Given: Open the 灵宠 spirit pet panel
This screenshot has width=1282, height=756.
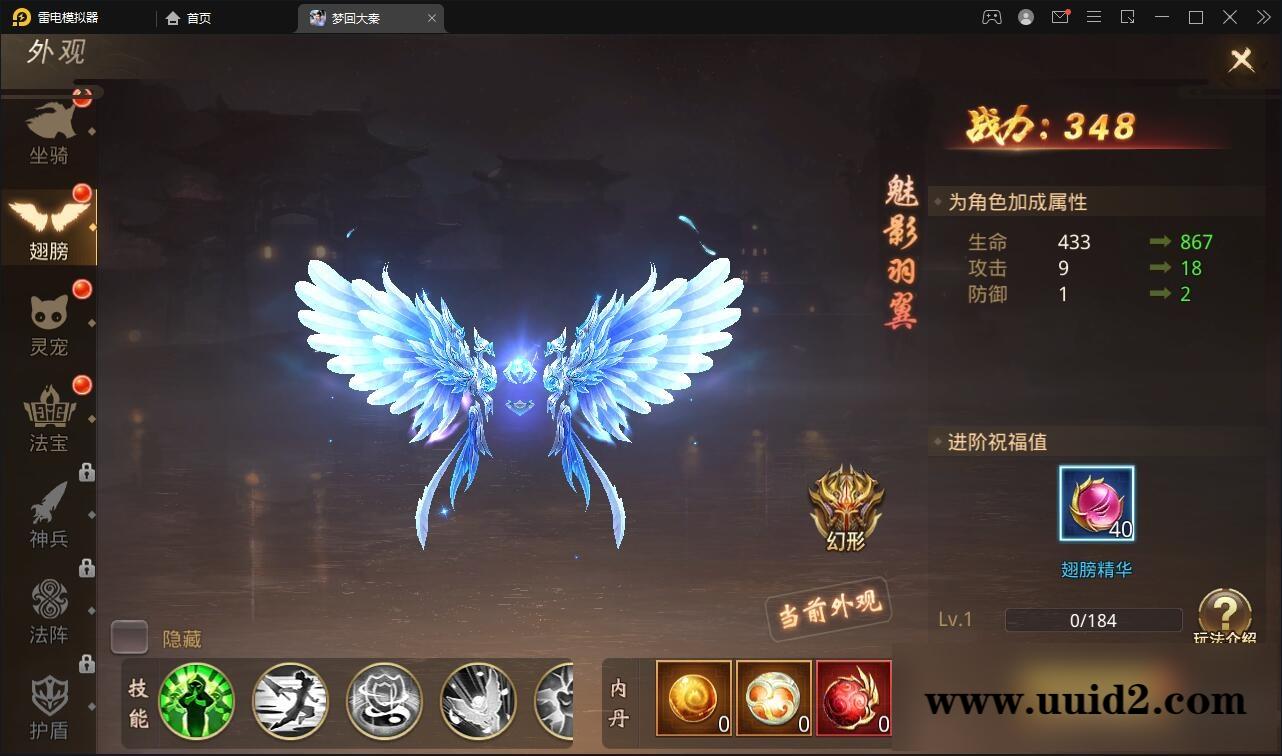Looking at the screenshot, I should coord(48,320).
